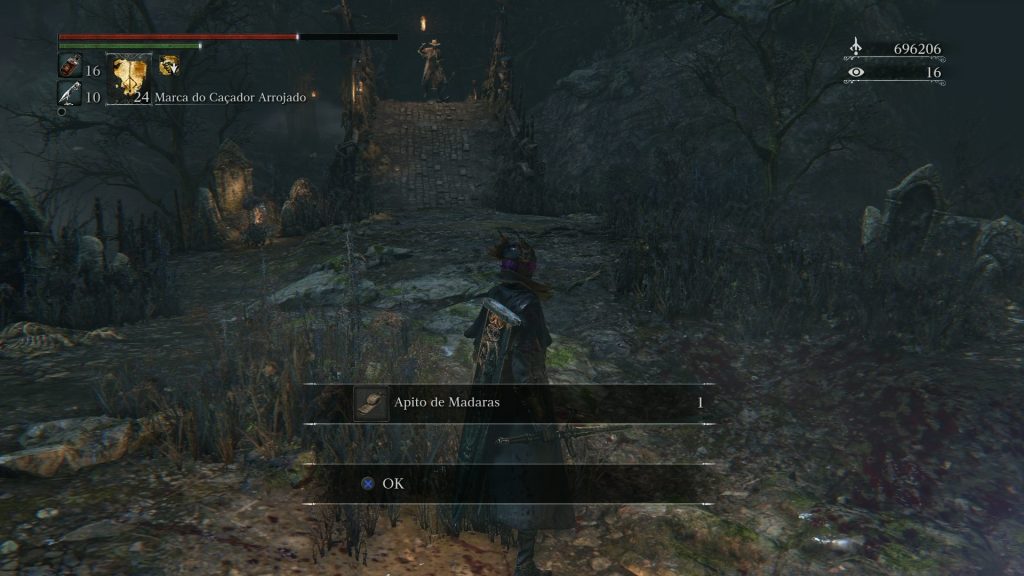Select the Apito de Madaras item row
This screenshot has height=576, width=1024.
tap(510, 403)
